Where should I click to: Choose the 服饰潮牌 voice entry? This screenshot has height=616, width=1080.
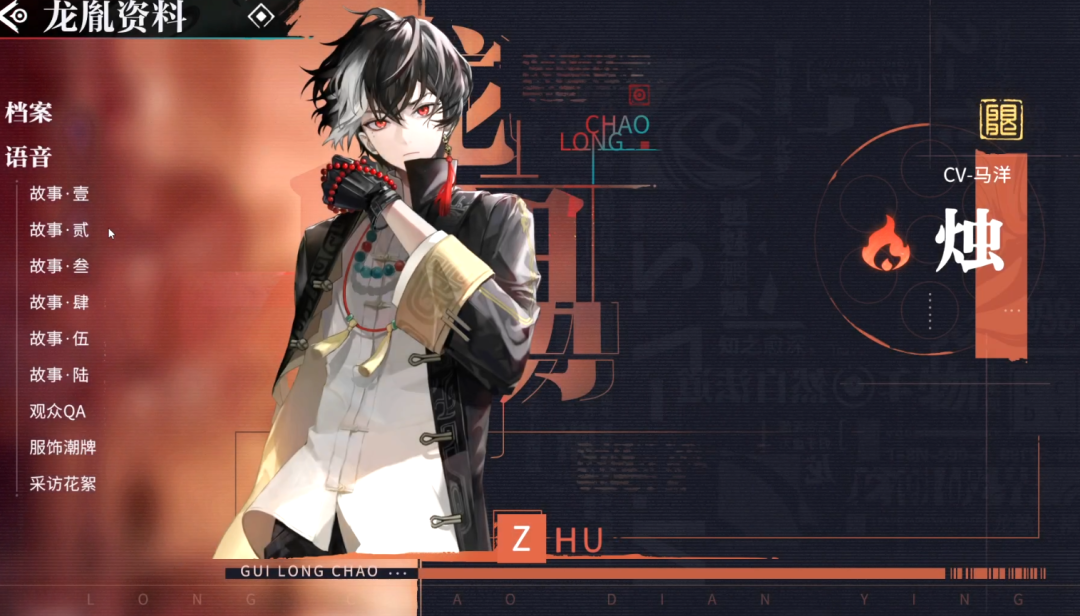[x=63, y=448]
